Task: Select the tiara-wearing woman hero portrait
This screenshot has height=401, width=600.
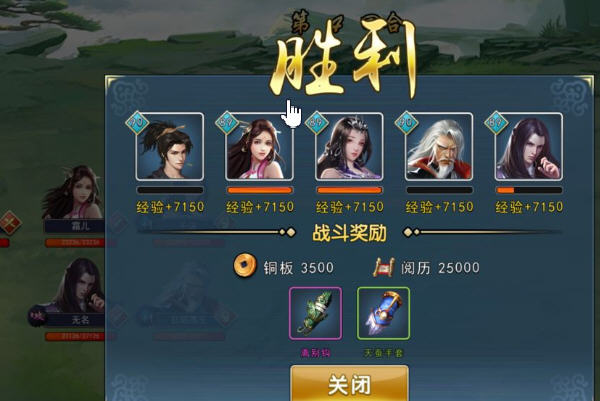Action: (349, 147)
